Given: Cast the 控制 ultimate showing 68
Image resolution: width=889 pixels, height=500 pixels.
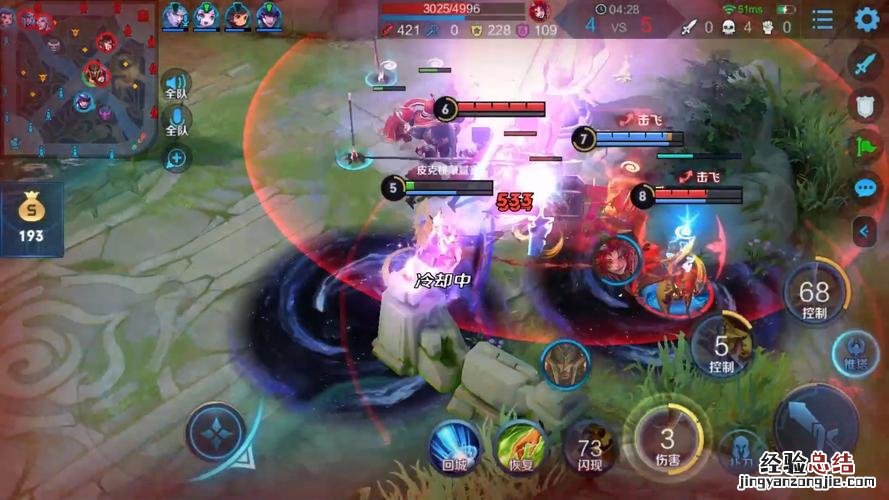Looking at the screenshot, I should coord(815,296).
